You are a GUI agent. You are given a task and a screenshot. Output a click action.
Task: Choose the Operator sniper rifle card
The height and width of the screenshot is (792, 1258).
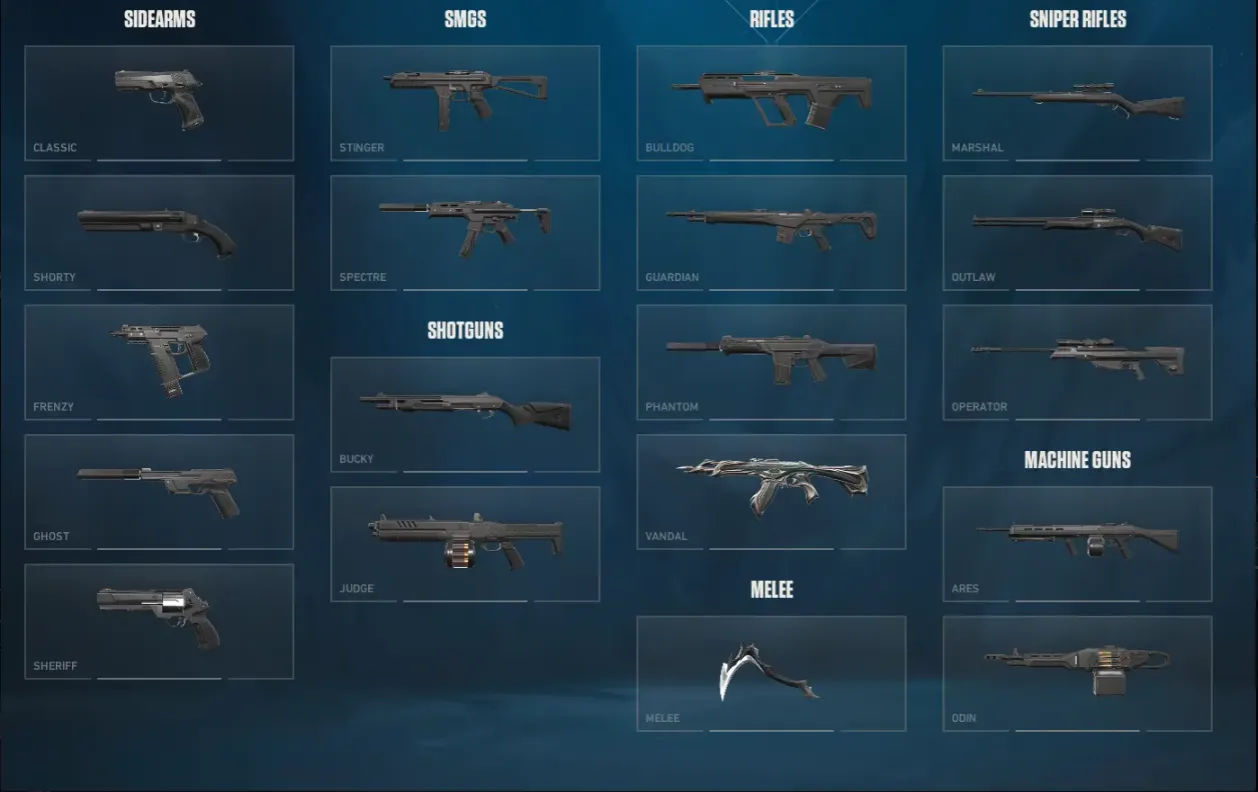1077,362
